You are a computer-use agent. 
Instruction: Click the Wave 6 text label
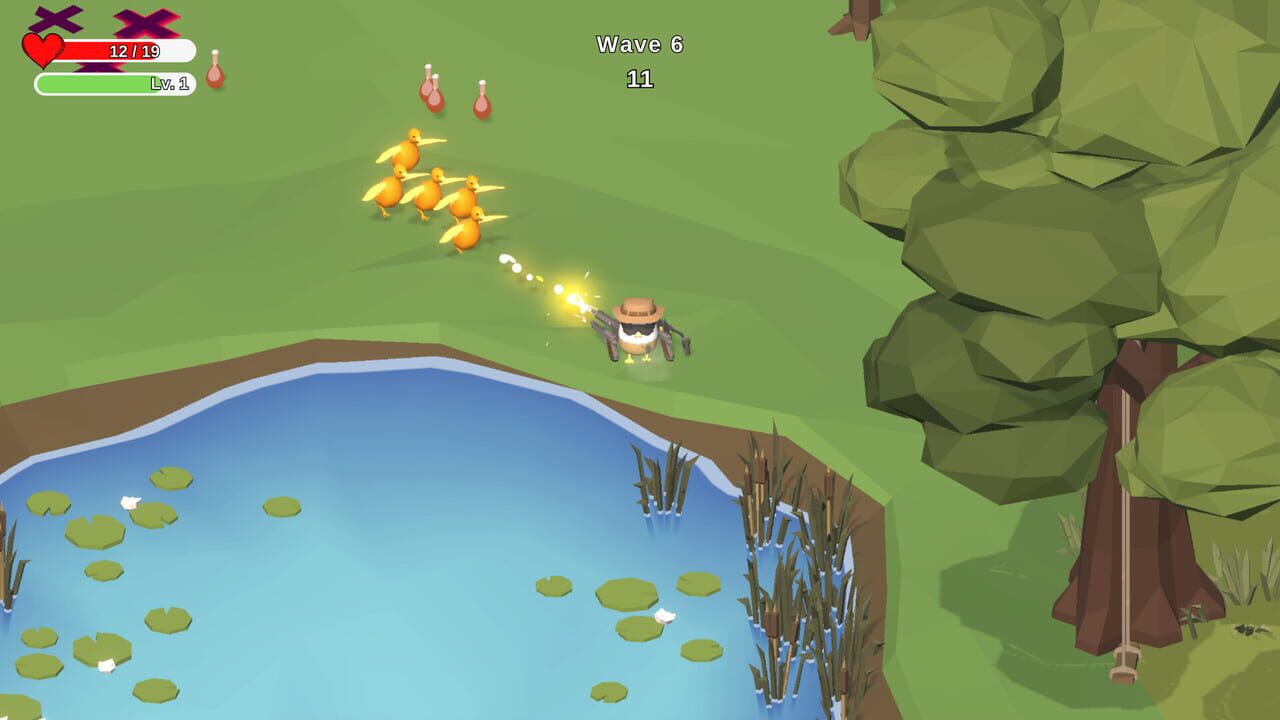coord(639,44)
